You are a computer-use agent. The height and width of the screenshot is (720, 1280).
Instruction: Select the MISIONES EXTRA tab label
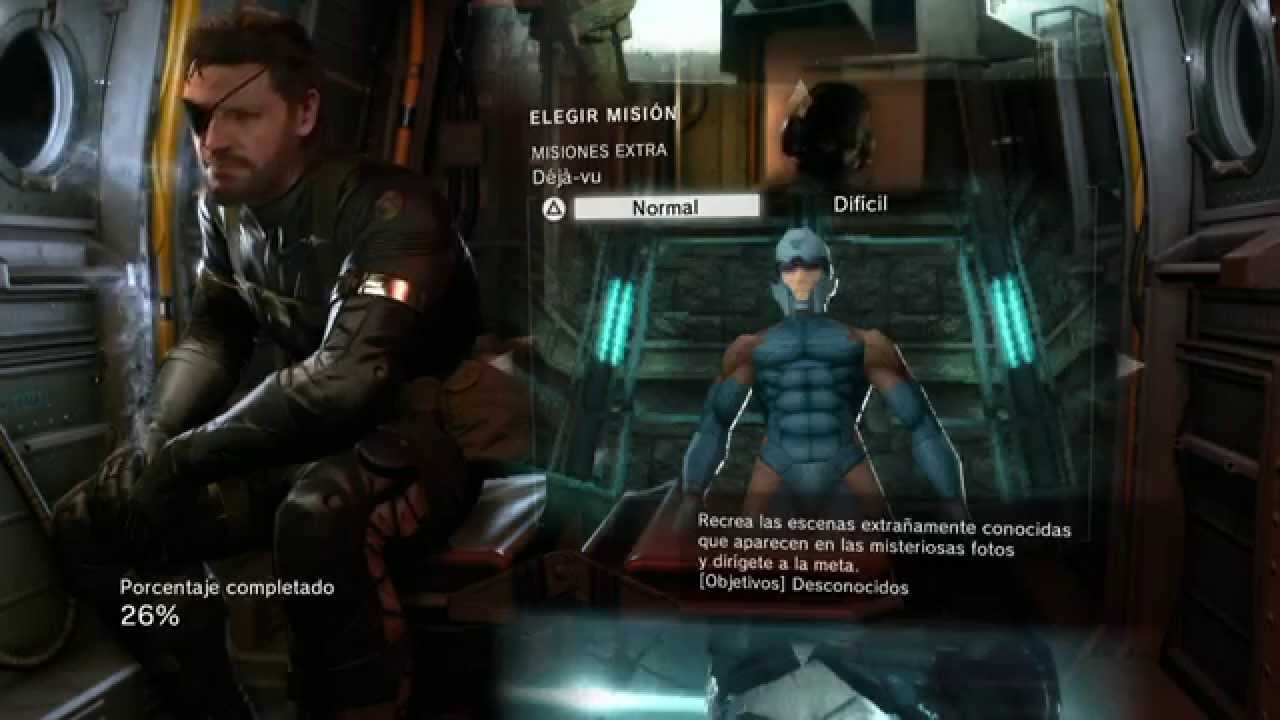pyautogui.click(x=598, y=151)
